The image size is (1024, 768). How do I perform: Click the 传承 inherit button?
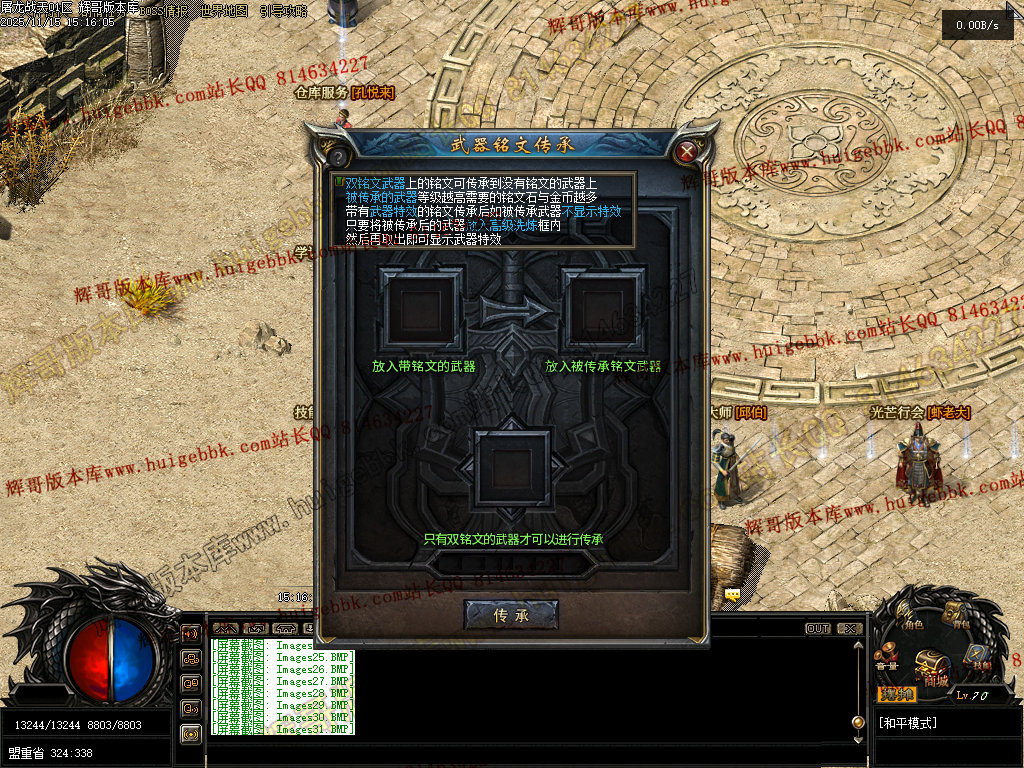point(511,614)
